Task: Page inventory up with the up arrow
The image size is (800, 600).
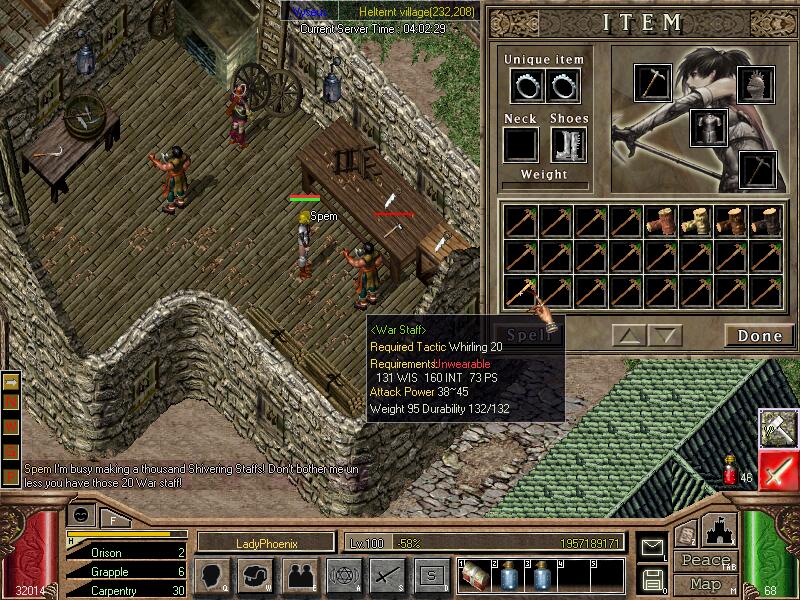Action: tap(630, 335)
